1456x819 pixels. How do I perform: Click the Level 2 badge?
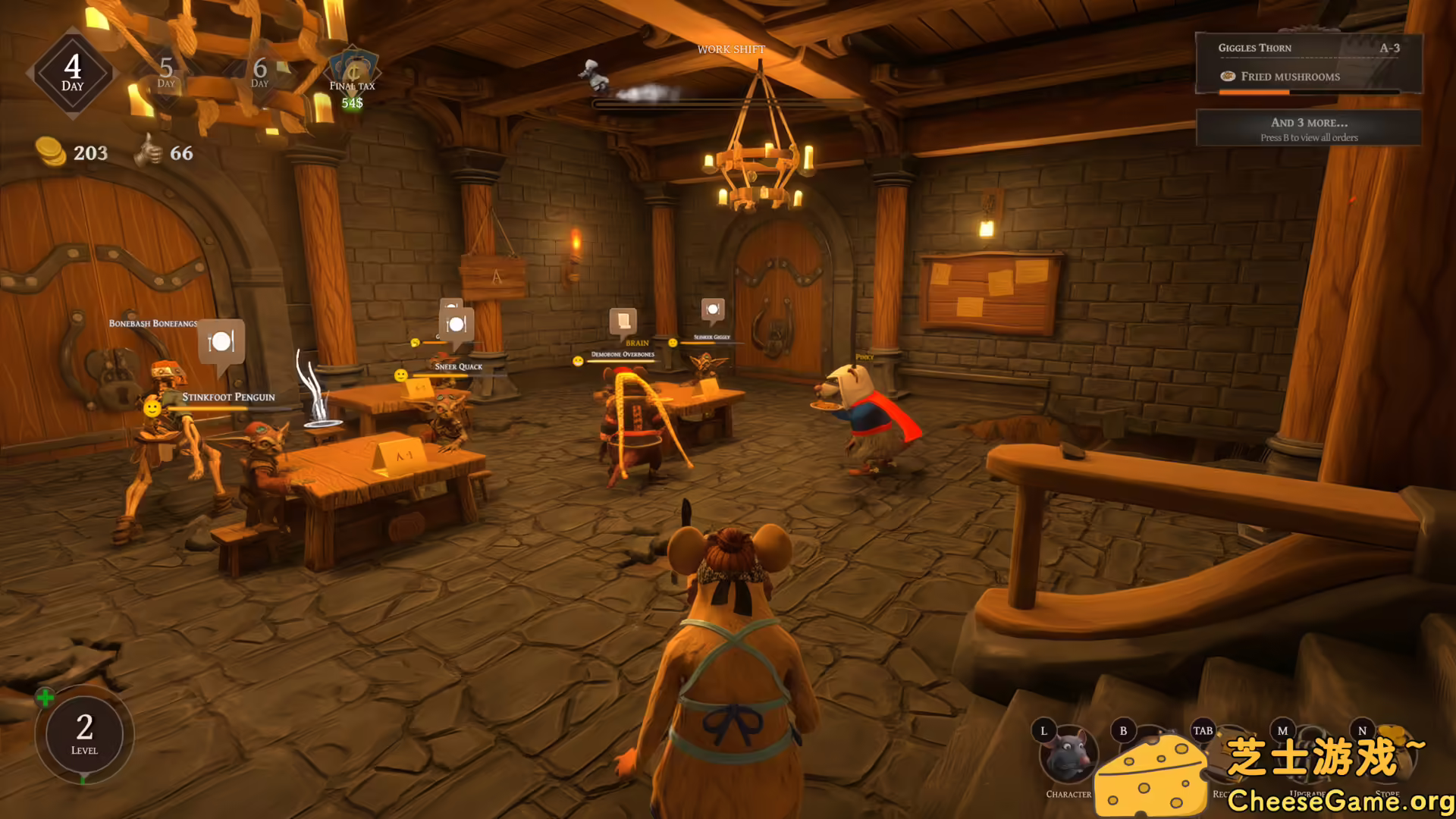tap(84, 734)
